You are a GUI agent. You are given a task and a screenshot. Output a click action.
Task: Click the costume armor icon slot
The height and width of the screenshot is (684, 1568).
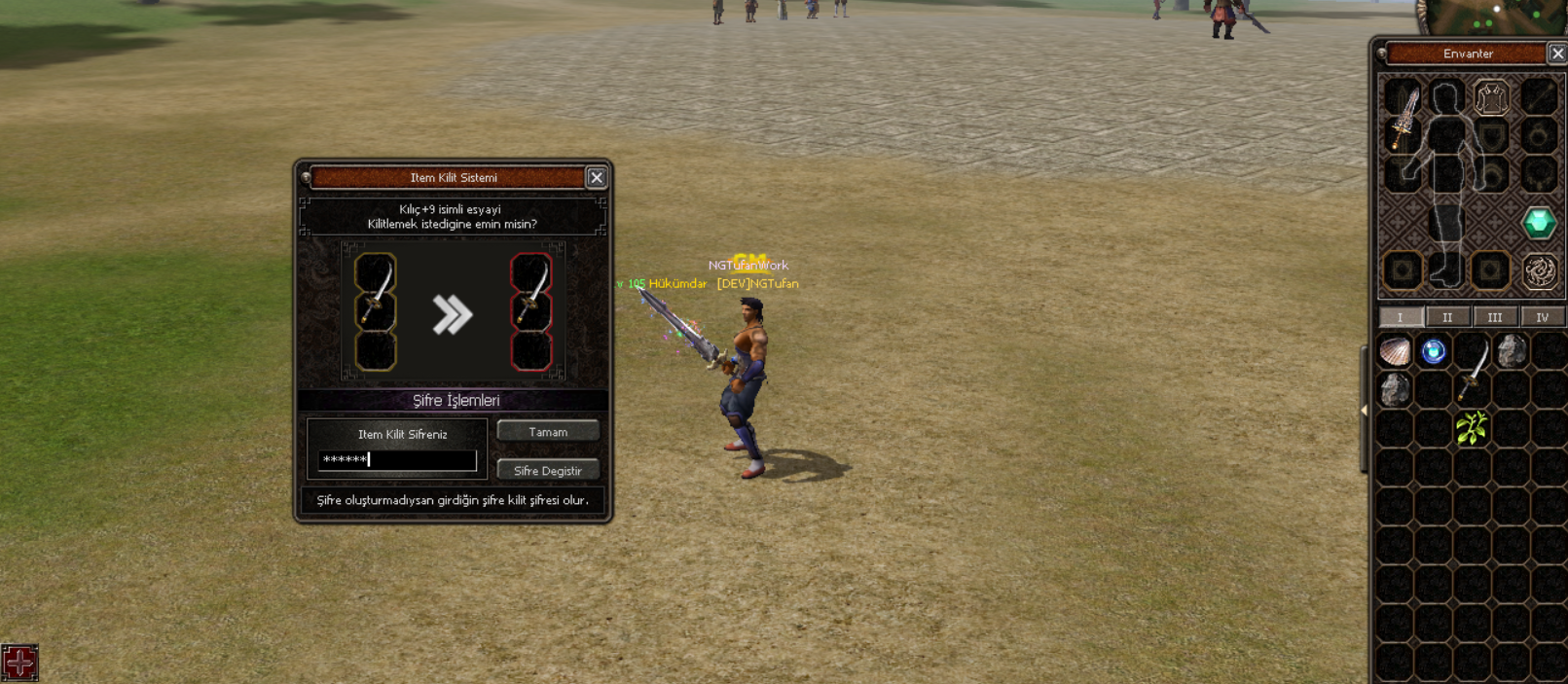(x=1491, y=98)
